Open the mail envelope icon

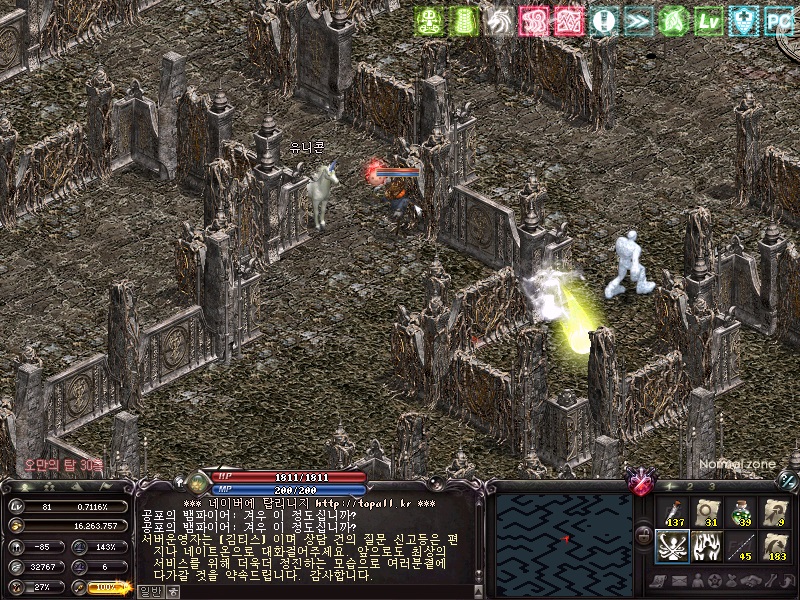pyautogui.click(x=680, y=581)
